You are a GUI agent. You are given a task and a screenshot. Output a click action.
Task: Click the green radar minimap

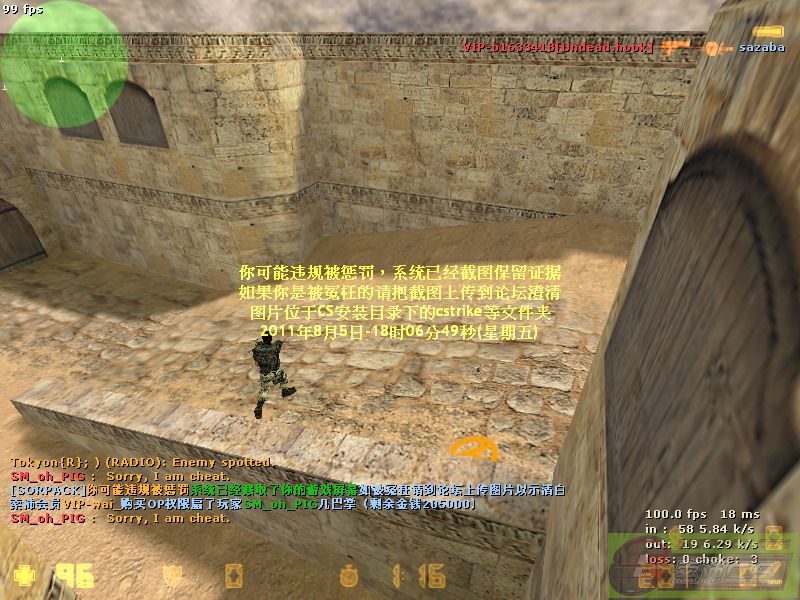coord(62,63)
